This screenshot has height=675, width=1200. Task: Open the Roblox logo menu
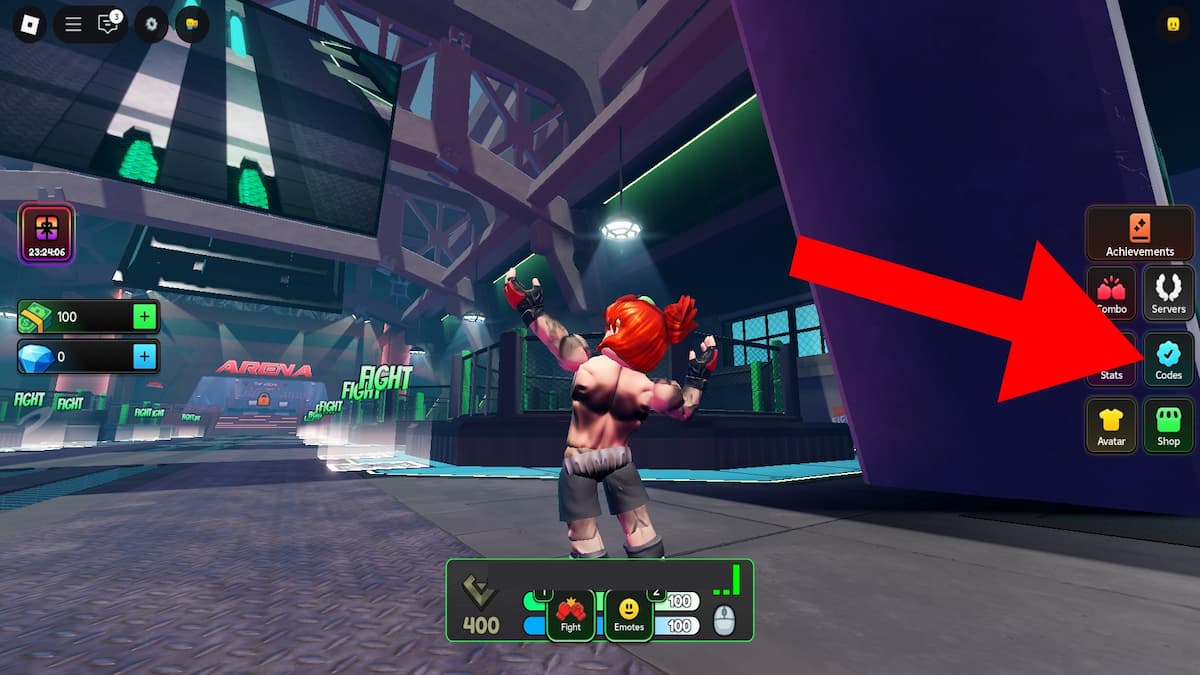coord(27,24)
